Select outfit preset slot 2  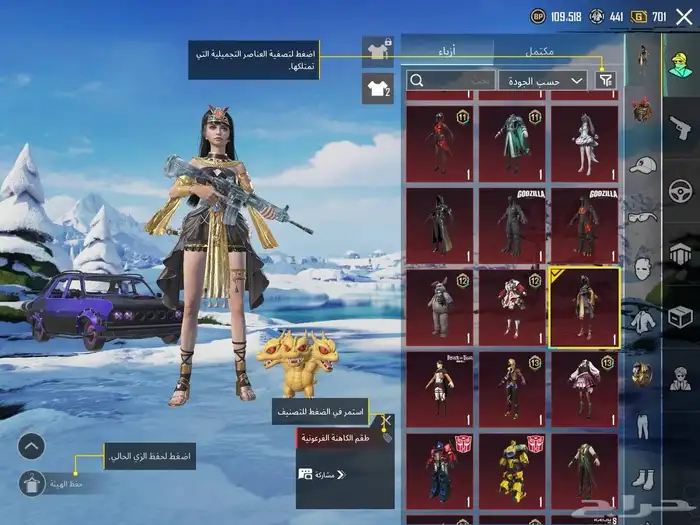click(378, 88)
